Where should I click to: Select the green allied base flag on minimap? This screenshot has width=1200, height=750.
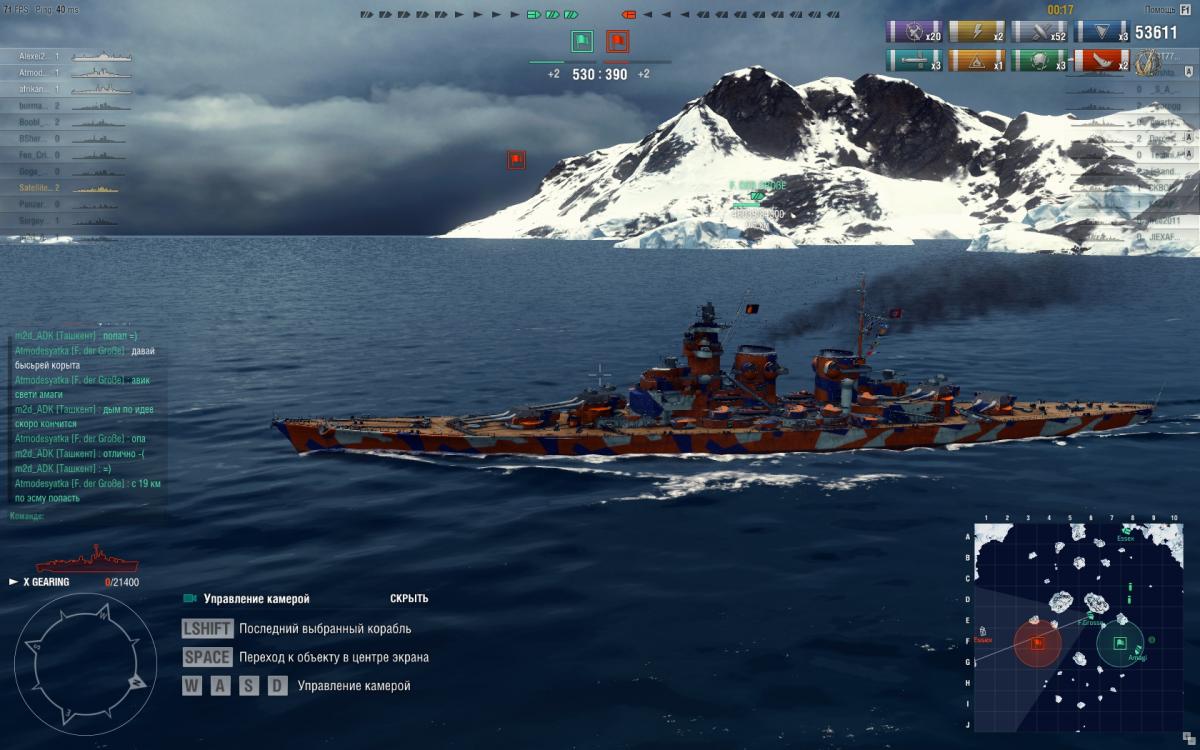pos(1120,643)
